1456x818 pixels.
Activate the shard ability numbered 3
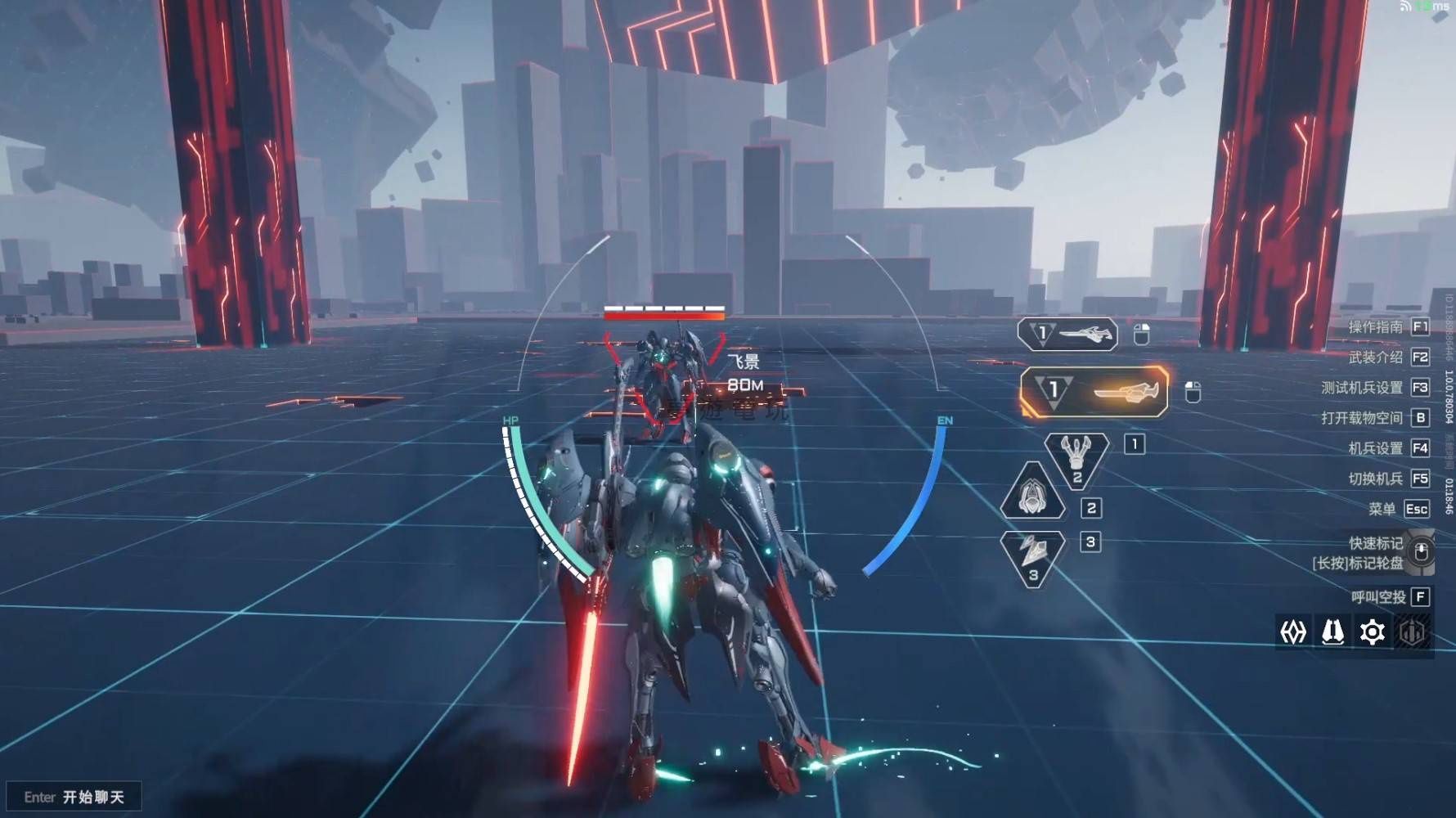coord(1033,557)
